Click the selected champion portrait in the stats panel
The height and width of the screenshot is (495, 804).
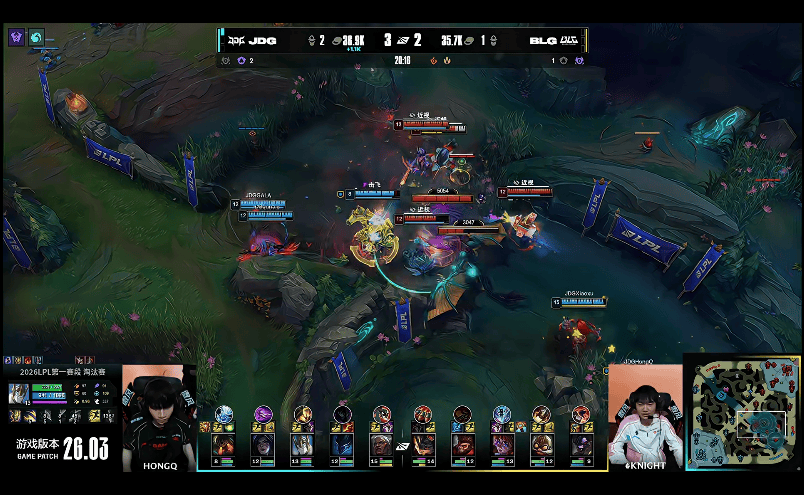coord(18,394)
